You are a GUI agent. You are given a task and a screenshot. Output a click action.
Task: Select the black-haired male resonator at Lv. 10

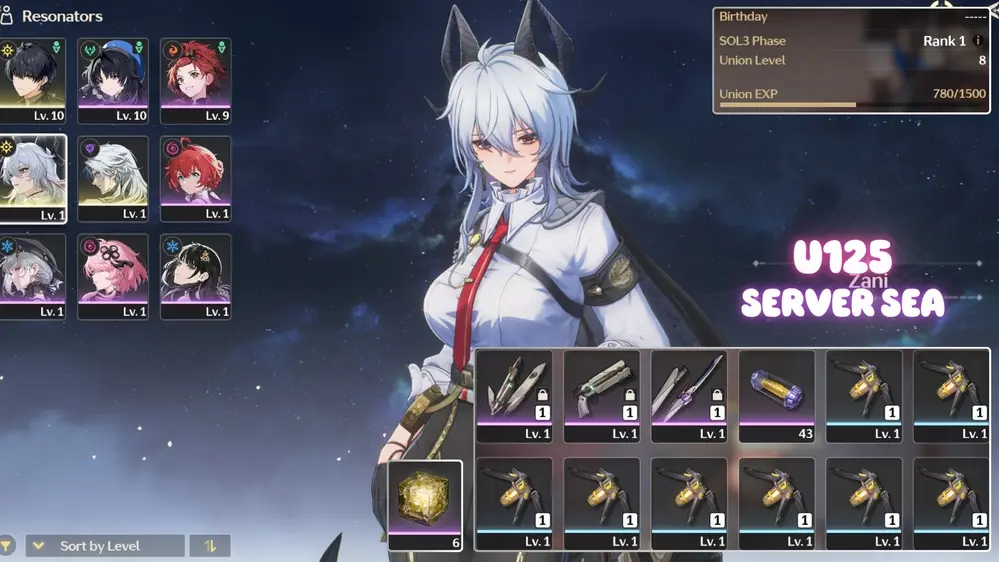[x=32, y=79]
